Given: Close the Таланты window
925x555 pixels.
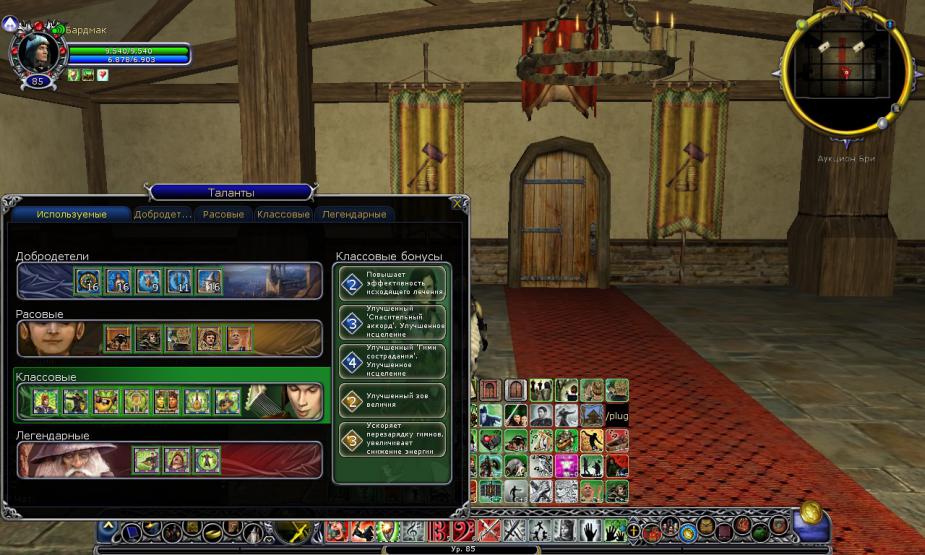Looking at the screenshot, I should 458,203.
